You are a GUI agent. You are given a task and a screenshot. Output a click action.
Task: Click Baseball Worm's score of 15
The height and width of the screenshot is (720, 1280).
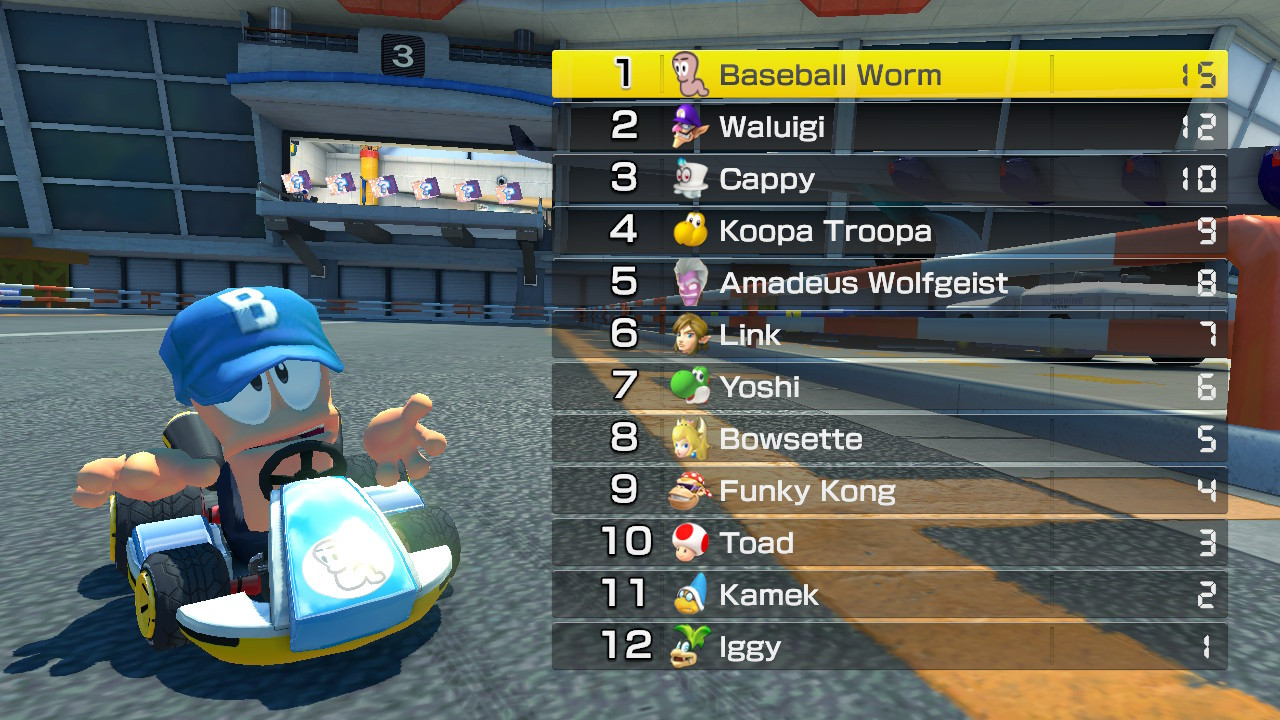[x=1200, y=73]
